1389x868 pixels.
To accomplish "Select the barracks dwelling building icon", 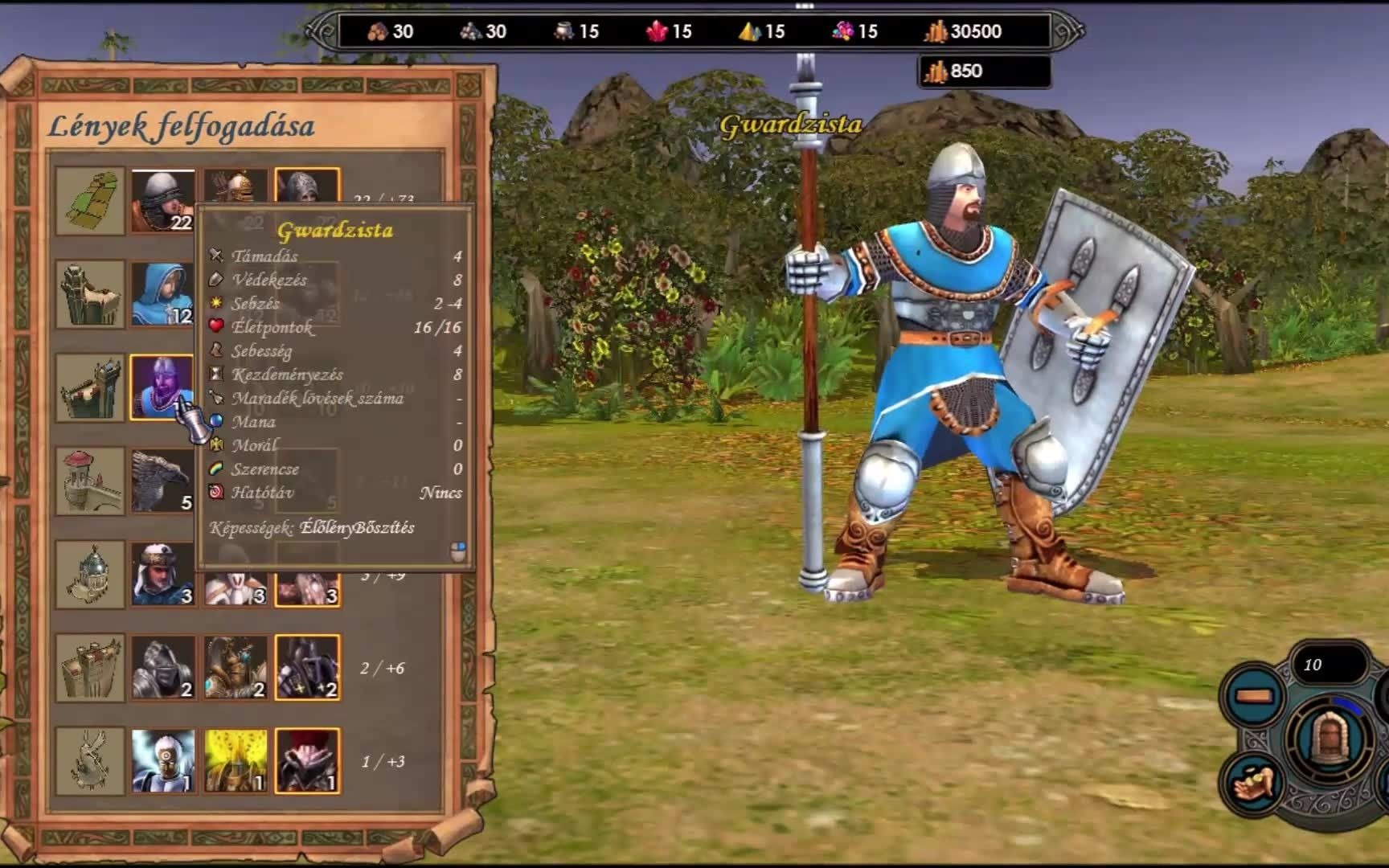I will [x=90, y=387].
